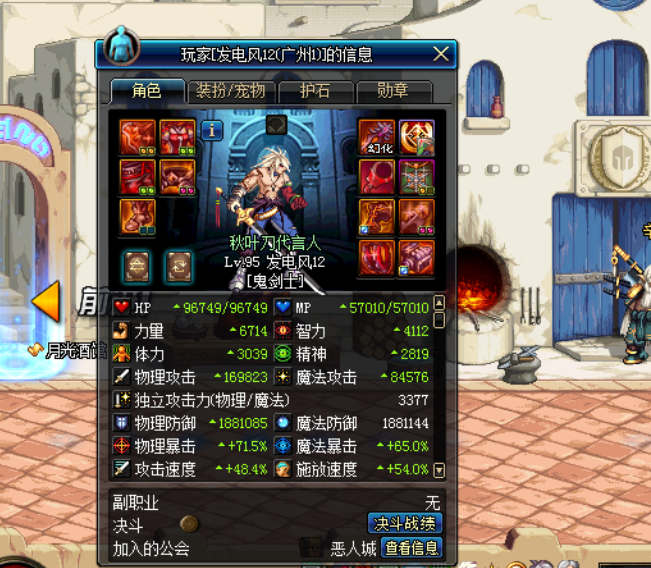
Task: Show the 勋章 tab
Action: click(x=394, y=91)
